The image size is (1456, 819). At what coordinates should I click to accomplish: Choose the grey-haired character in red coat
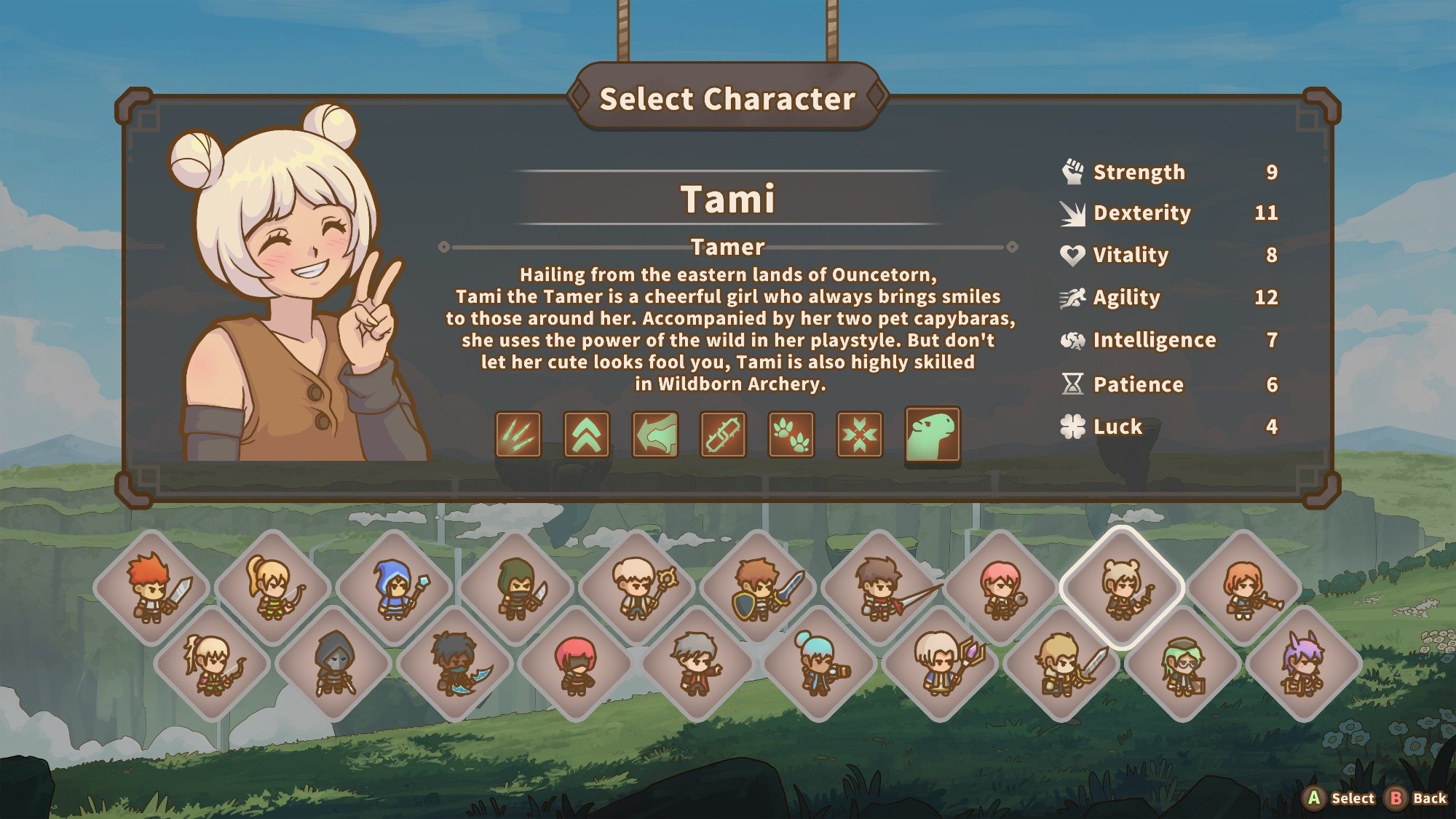coord(697,664)
